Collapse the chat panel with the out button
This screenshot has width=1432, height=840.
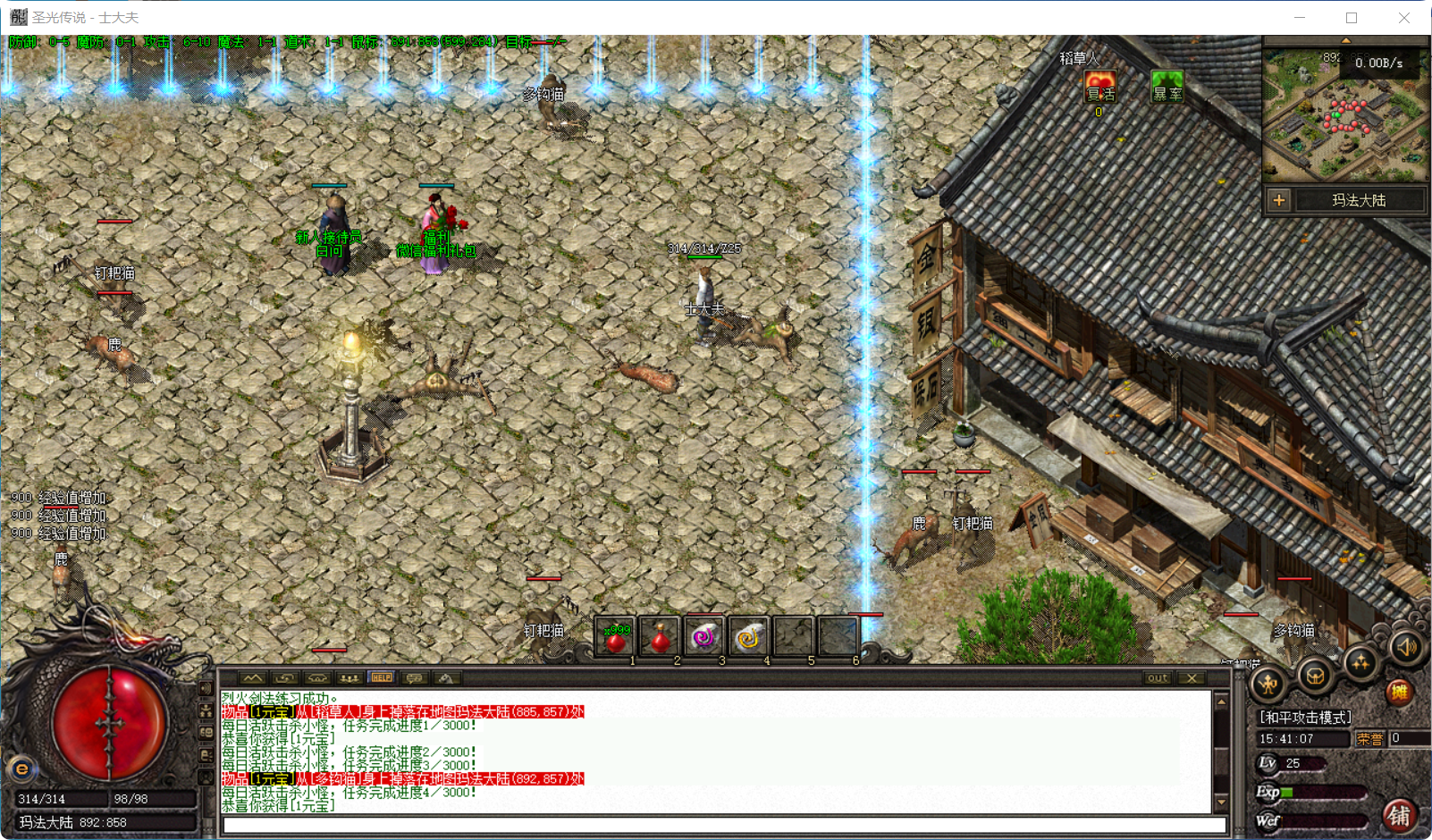(x=1156, y=677)
